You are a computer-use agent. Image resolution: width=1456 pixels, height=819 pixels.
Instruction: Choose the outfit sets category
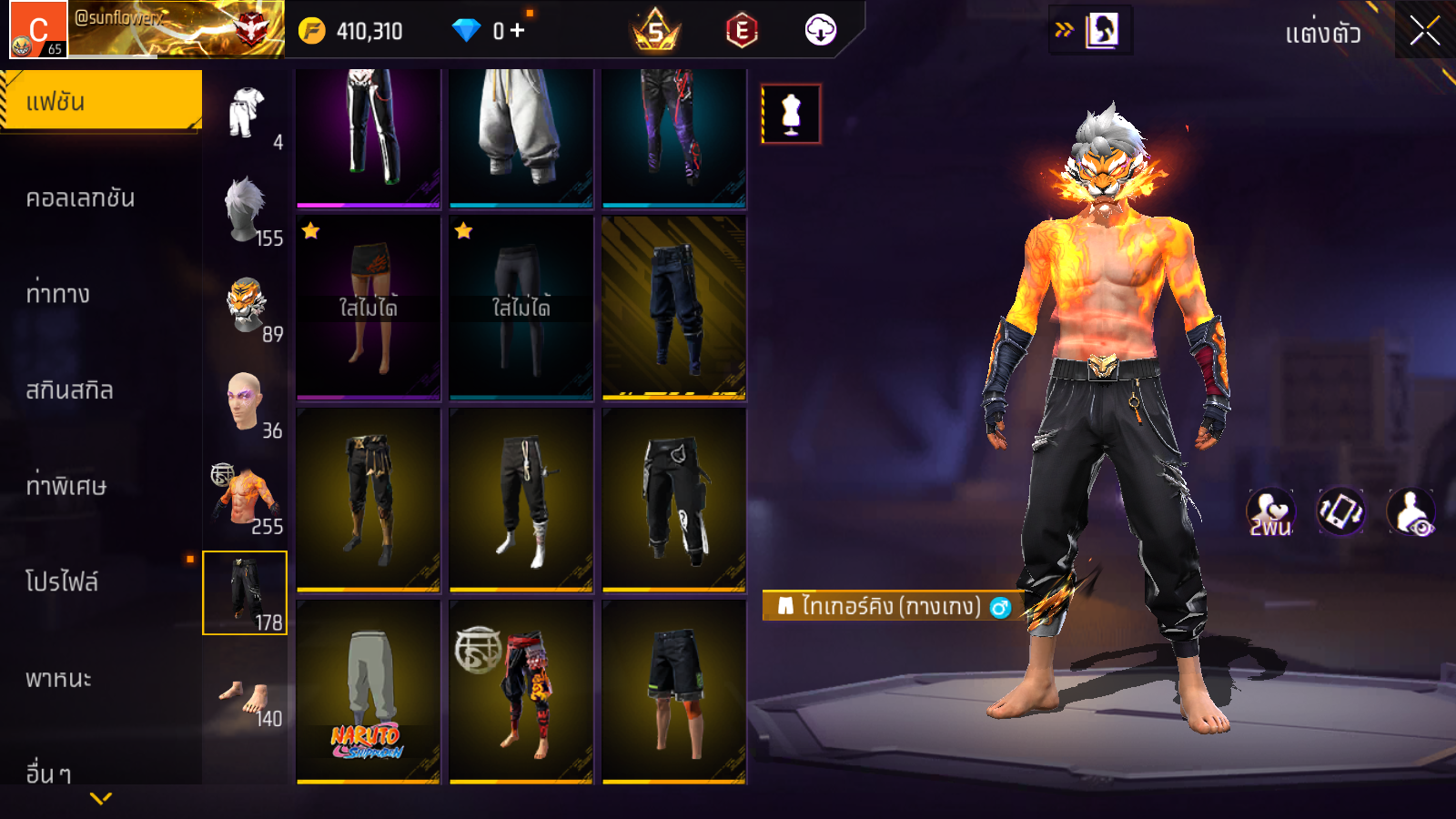(x=246, y=113)
